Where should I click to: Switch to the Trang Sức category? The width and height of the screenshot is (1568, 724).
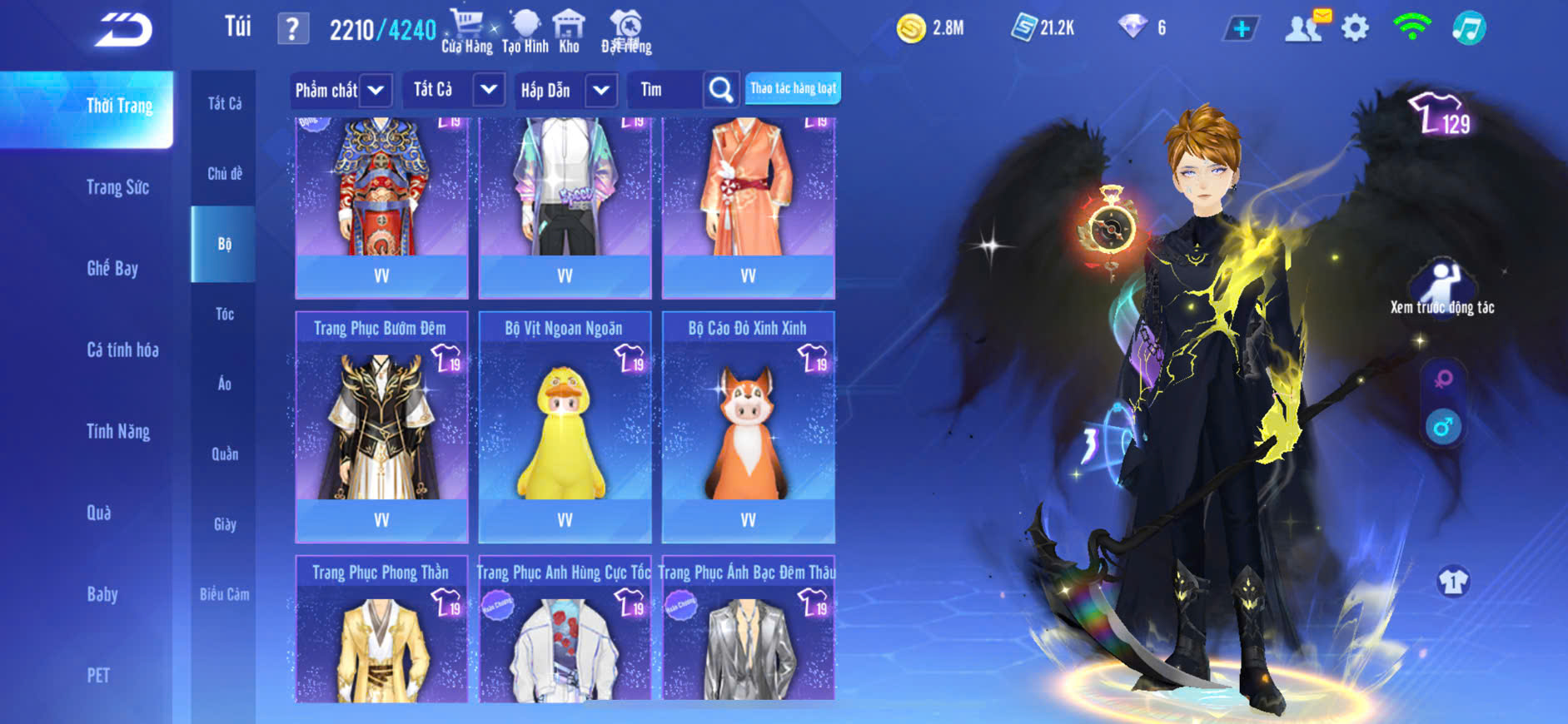pos(117,187)
